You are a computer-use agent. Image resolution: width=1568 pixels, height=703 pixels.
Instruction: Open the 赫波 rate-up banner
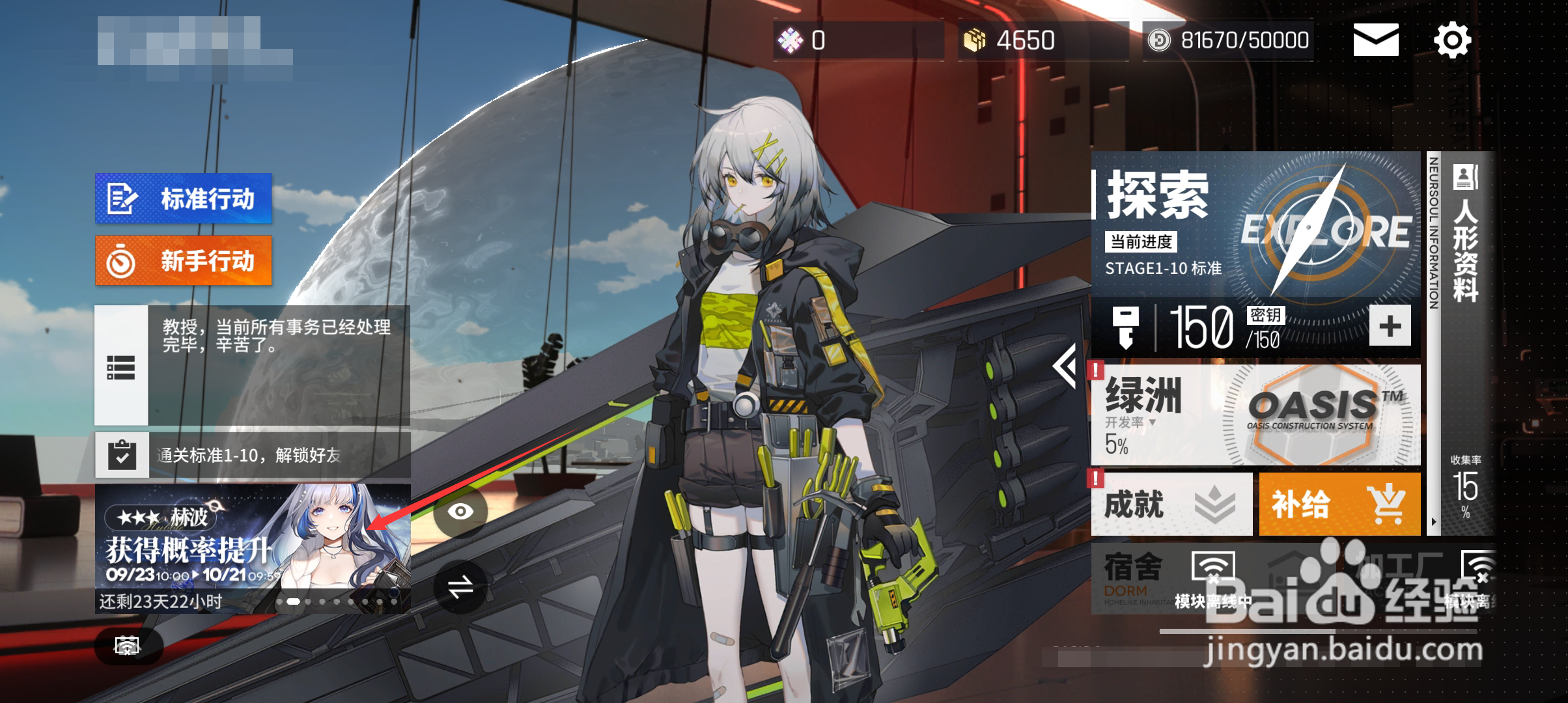253,540
